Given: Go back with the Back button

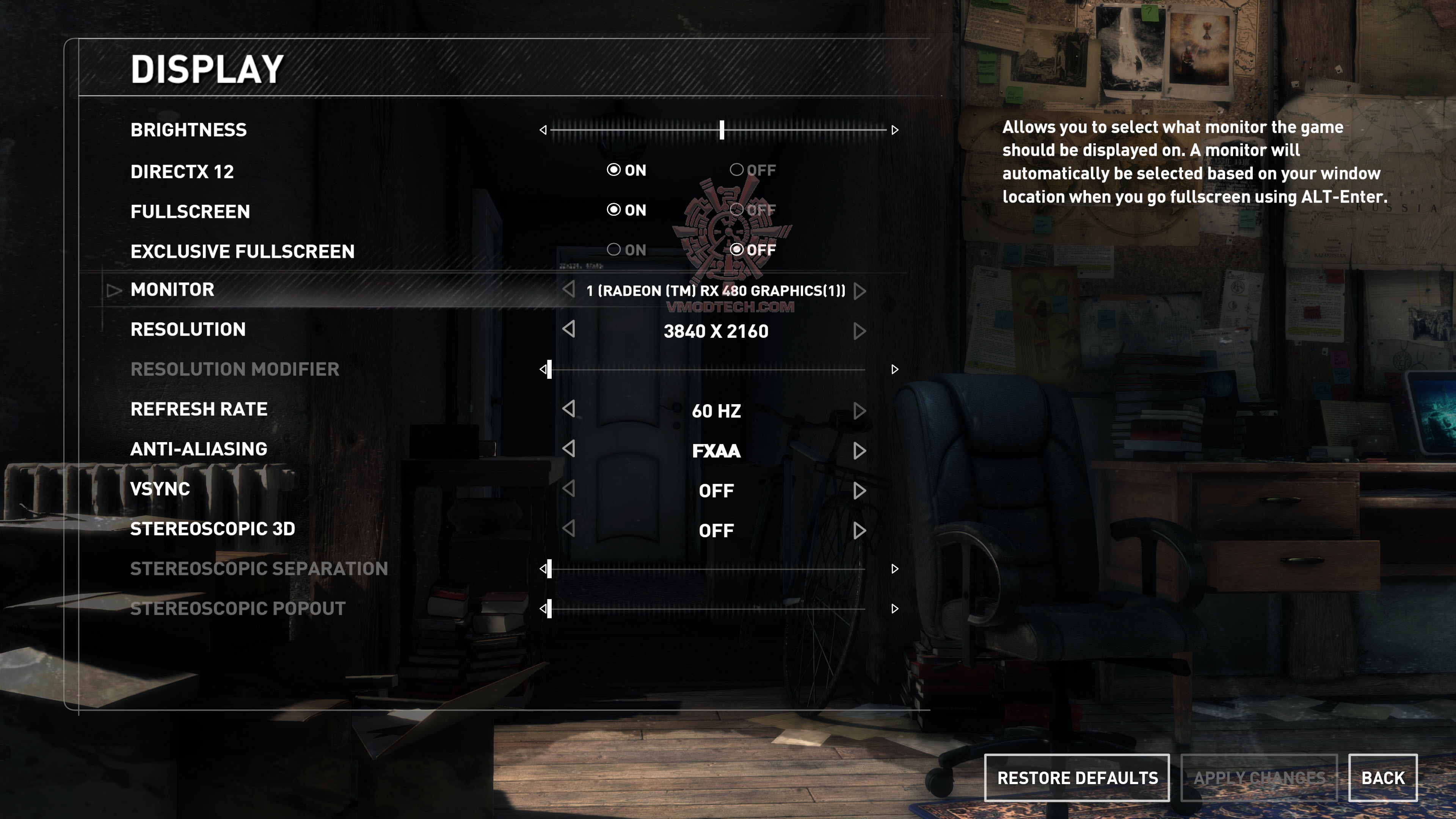Looking at the screenshot, I should (x=1382, y=778).
